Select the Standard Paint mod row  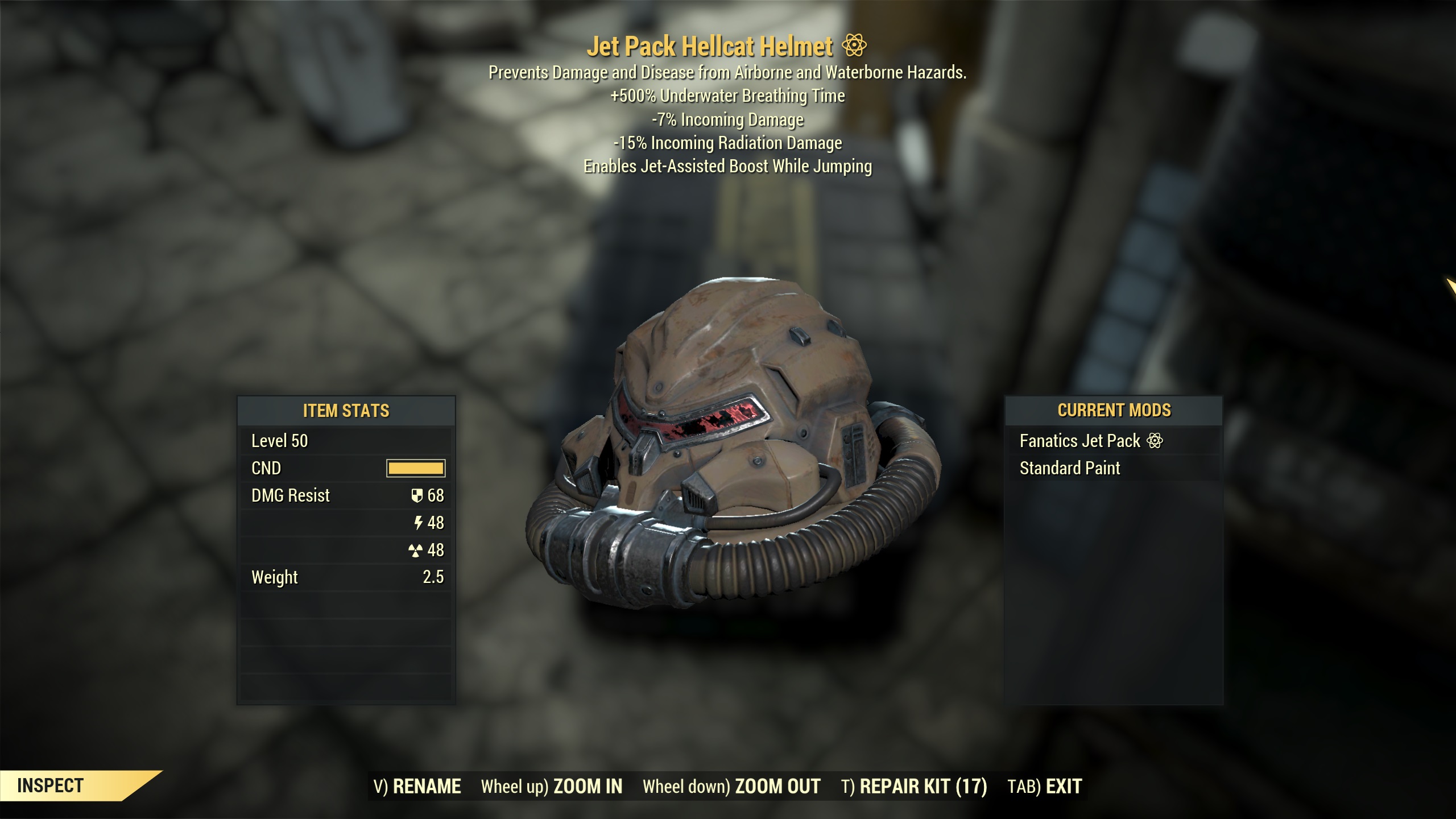tap(1113, 468)
